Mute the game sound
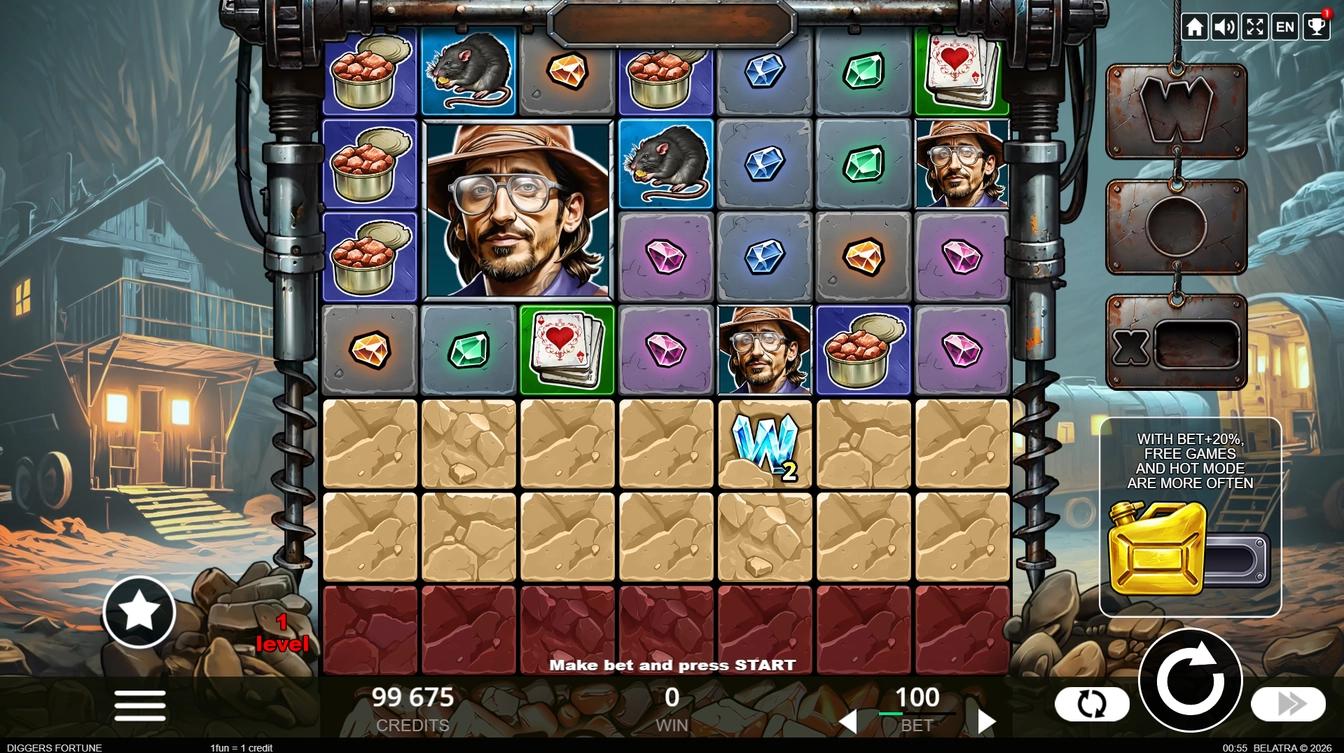This screenshot has width=1344, height=753. tap(1224, 26)
